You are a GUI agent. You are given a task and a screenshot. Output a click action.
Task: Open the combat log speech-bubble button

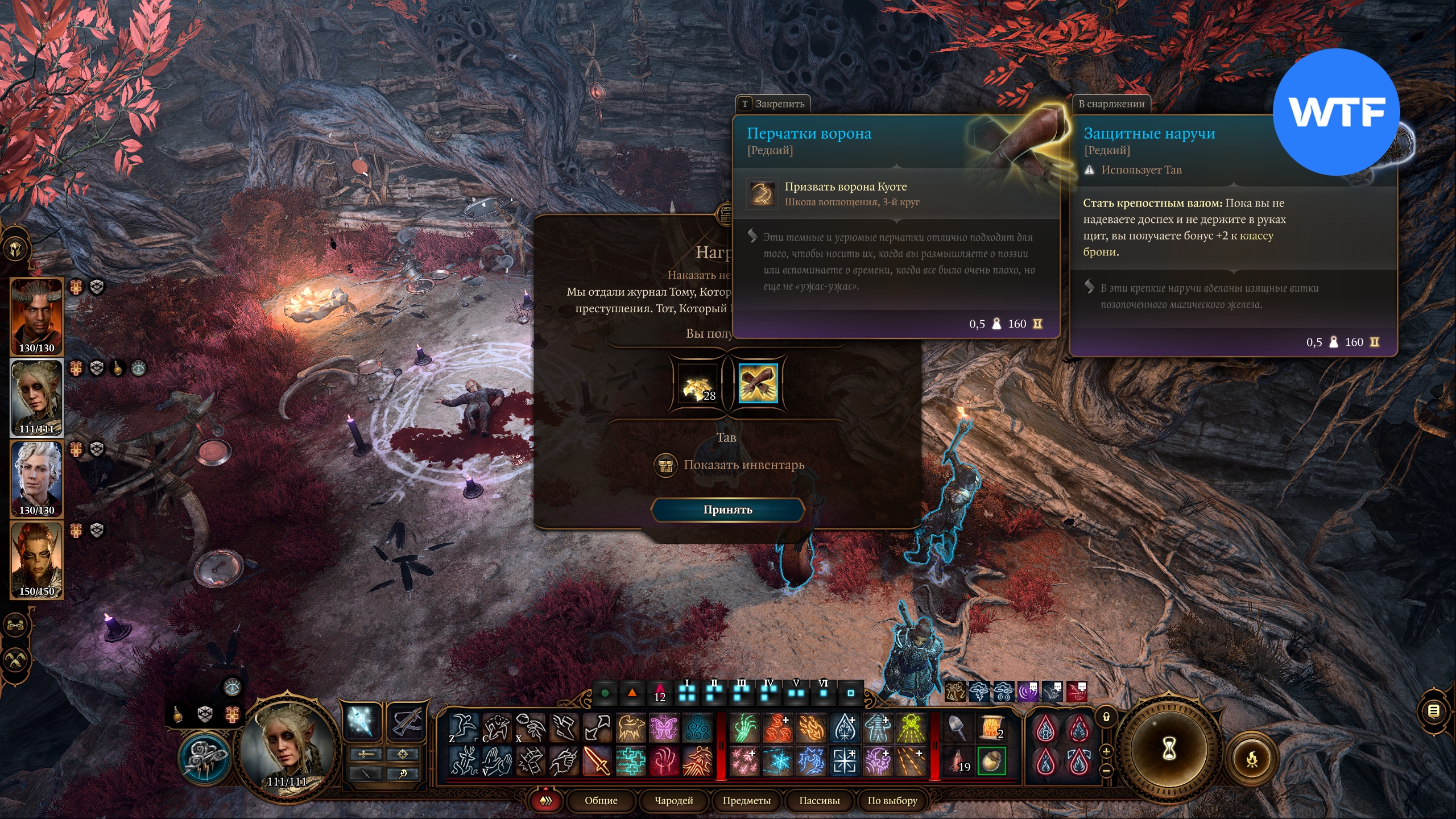(1434, 710)
